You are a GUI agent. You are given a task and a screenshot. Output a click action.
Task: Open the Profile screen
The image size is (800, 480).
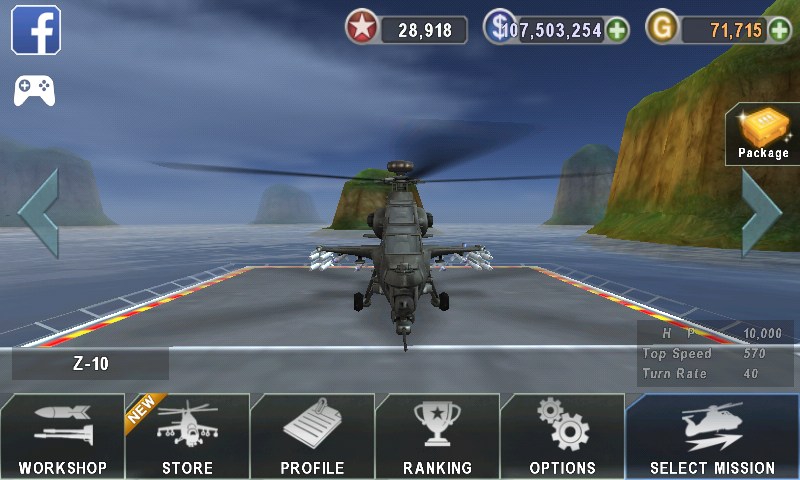click(312, 436)
